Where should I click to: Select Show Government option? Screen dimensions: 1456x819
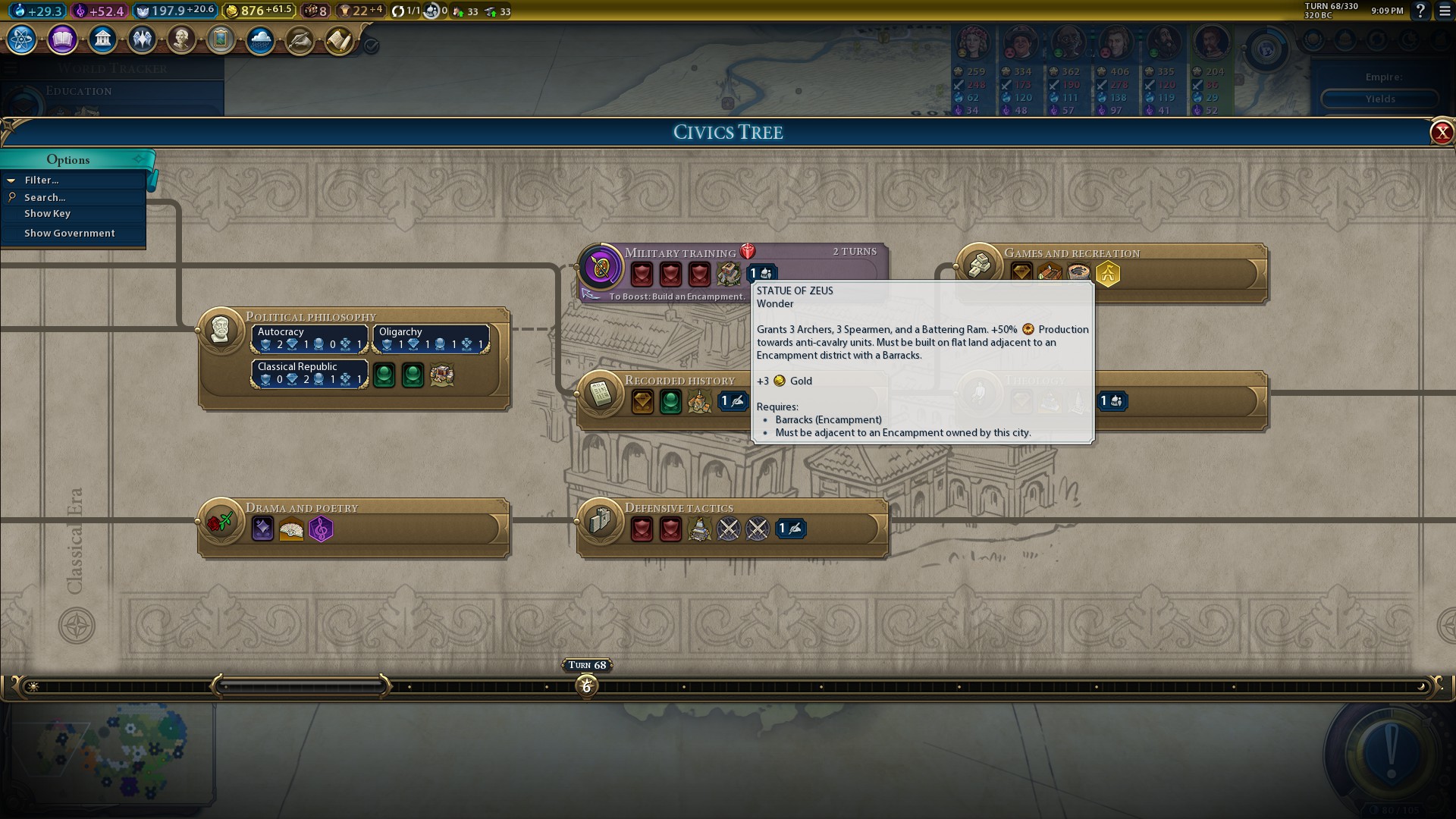[69, 234]
